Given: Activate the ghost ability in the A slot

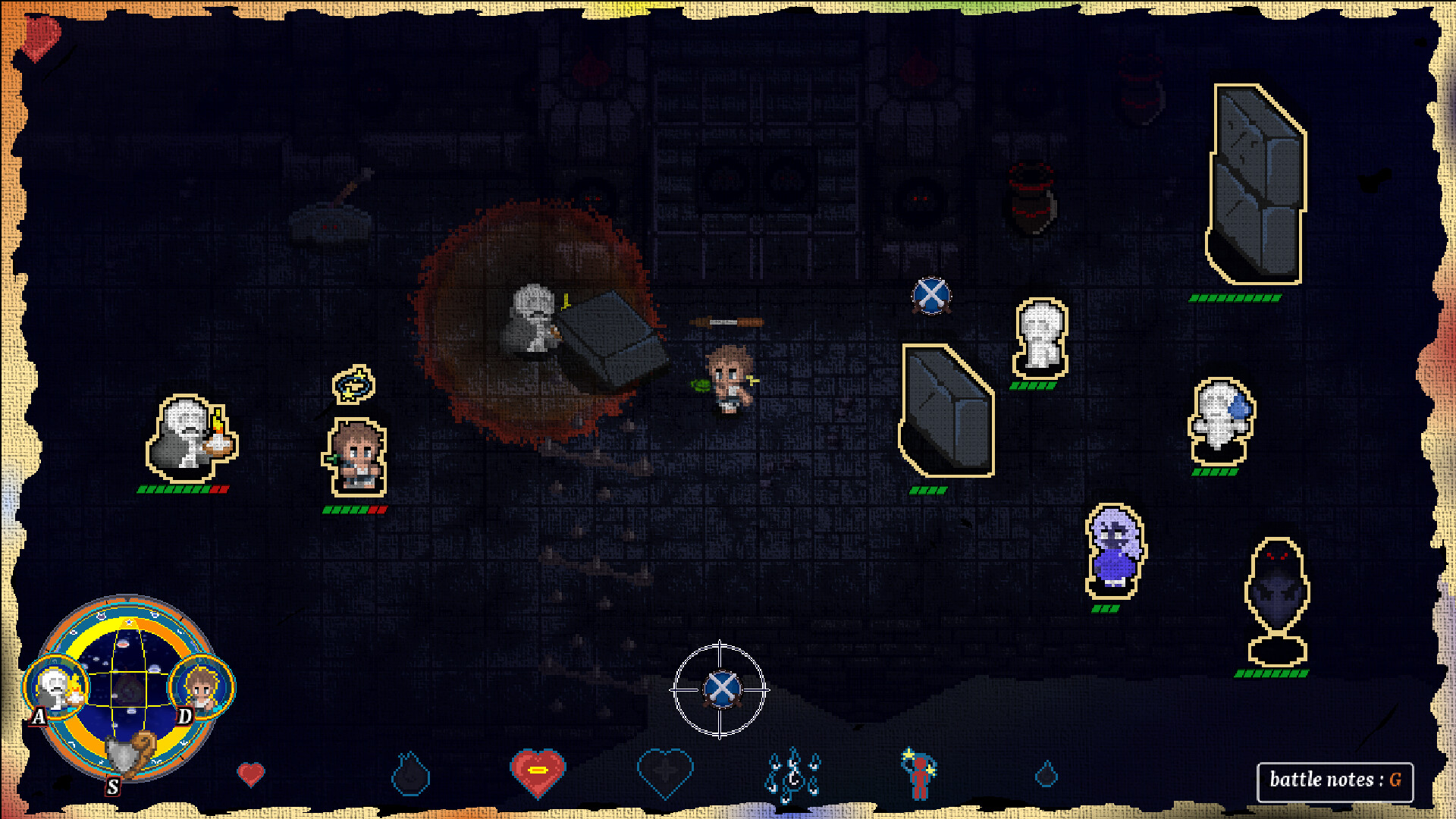Looking at the screenshot, I should 55,688.
